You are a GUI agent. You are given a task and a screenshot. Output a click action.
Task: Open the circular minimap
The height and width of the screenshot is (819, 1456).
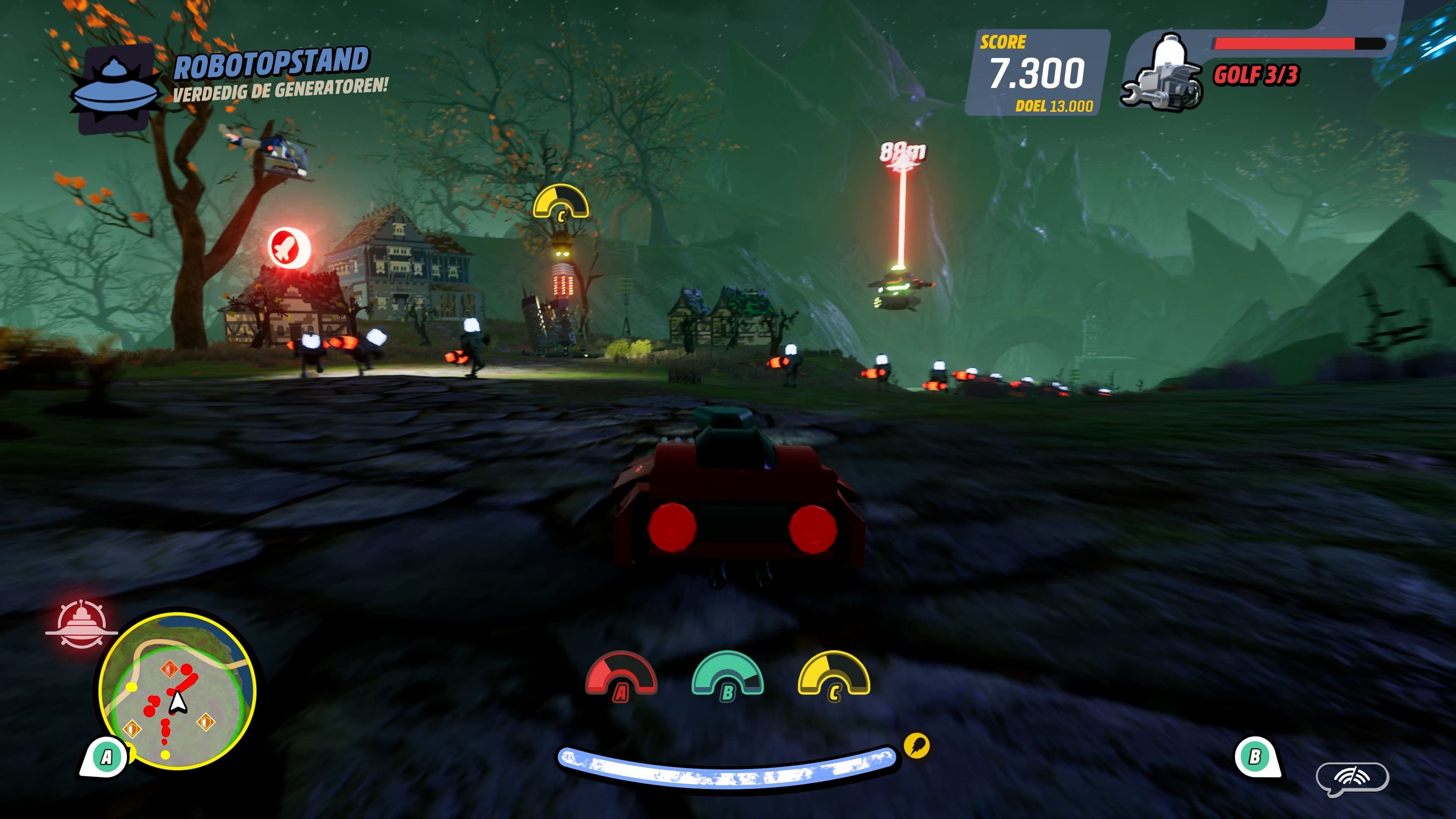[x=177, y=691]
